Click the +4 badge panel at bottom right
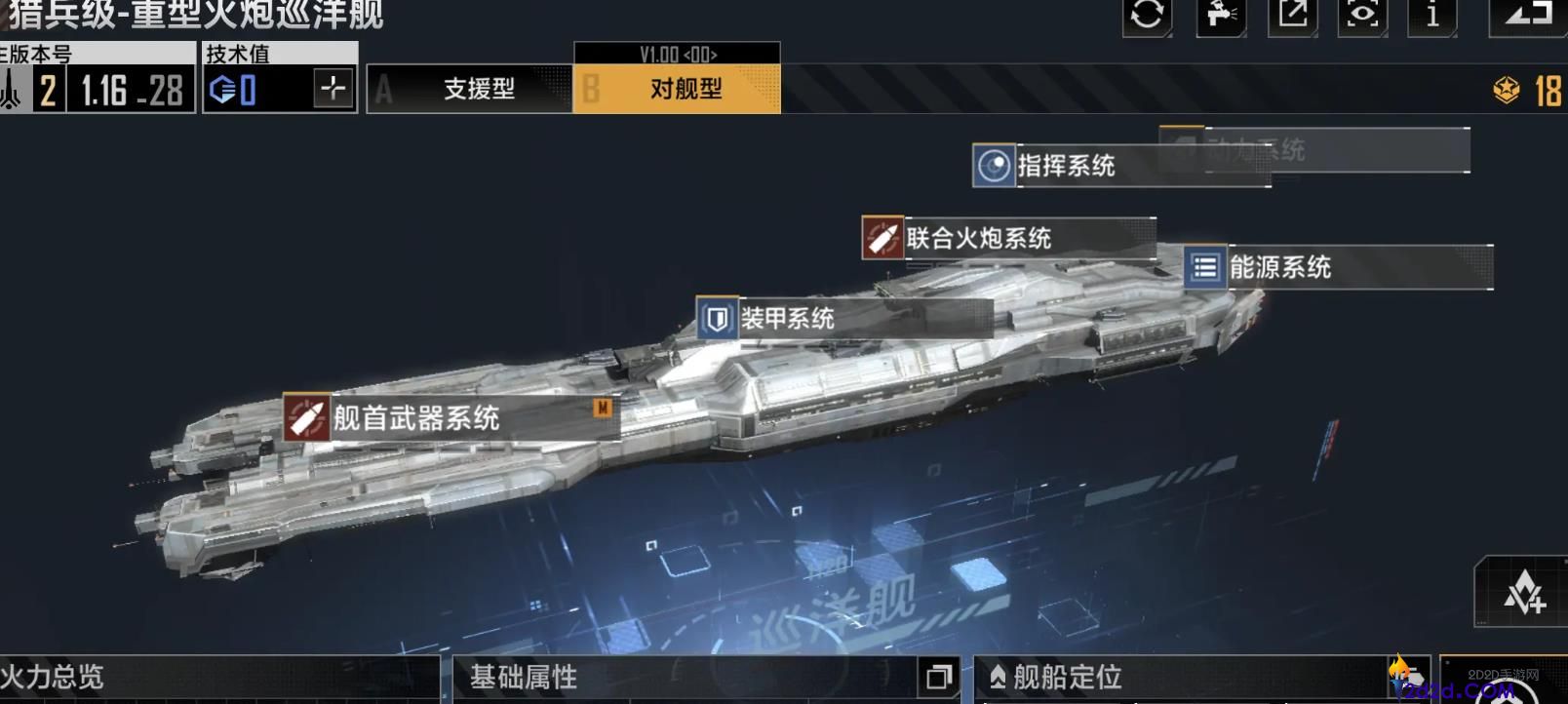 1521,592
